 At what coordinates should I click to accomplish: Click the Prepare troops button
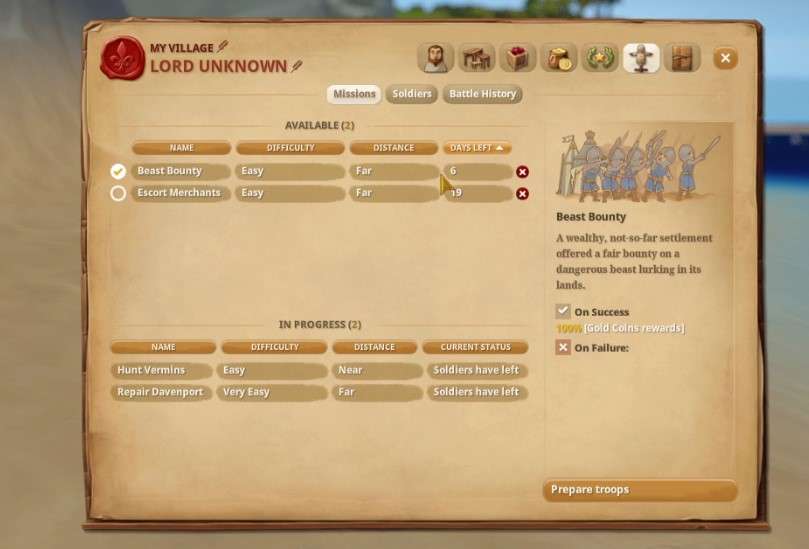click(640, 490)
